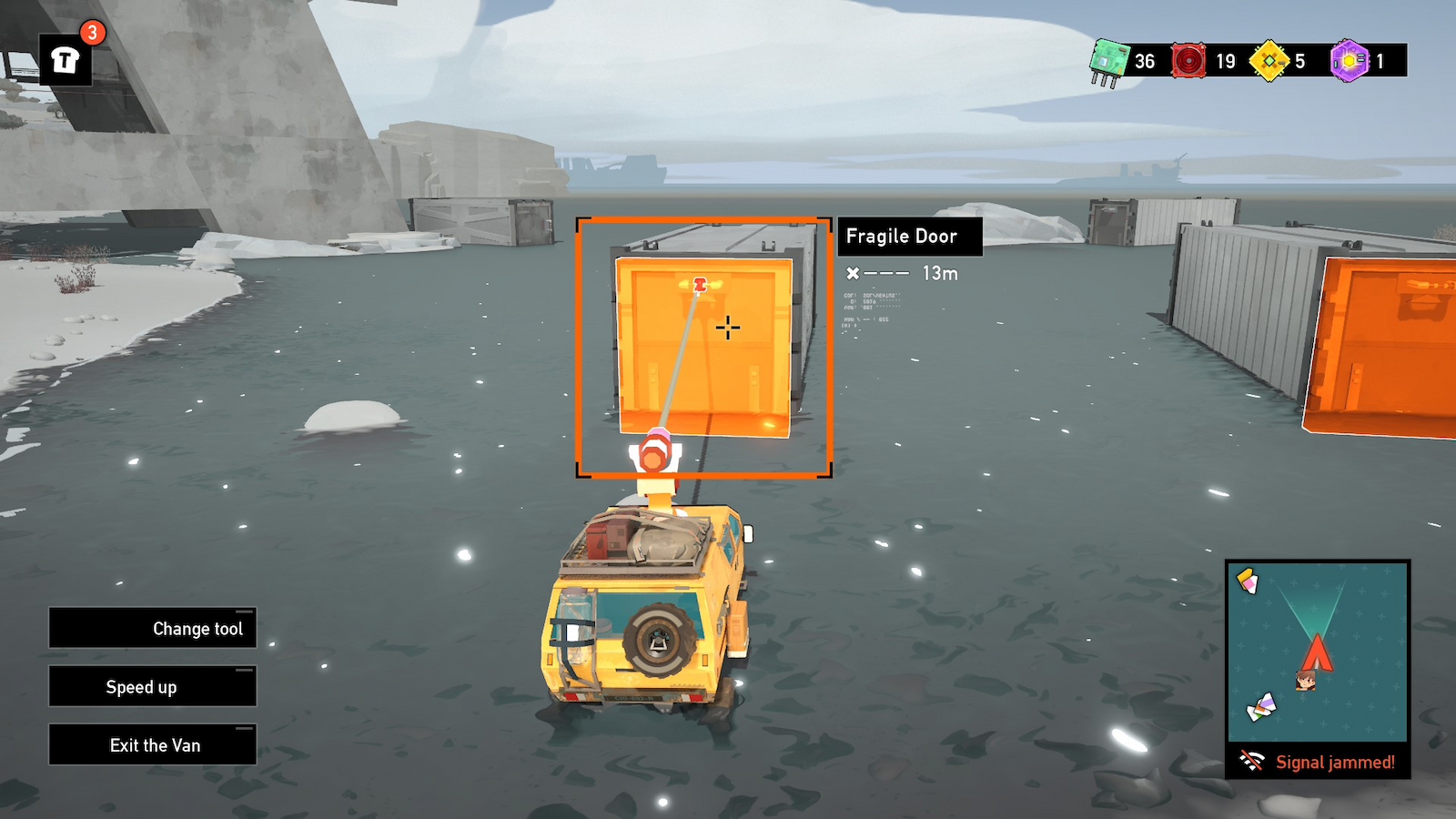
Task: Click the red notification badge showing 3
Action: (91, 33)
